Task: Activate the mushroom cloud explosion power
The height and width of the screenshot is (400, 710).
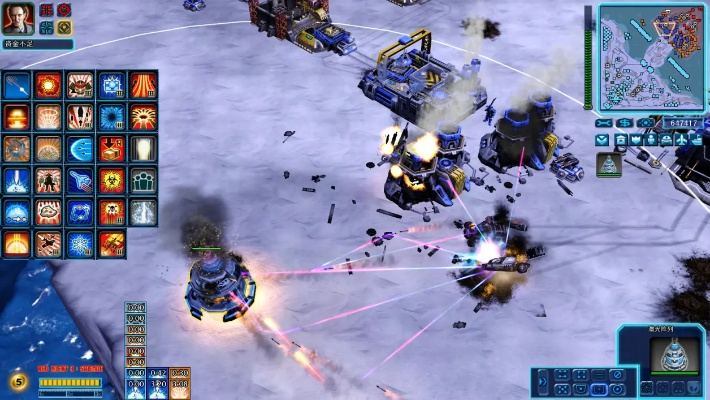Action: click(x=16, y=118)
